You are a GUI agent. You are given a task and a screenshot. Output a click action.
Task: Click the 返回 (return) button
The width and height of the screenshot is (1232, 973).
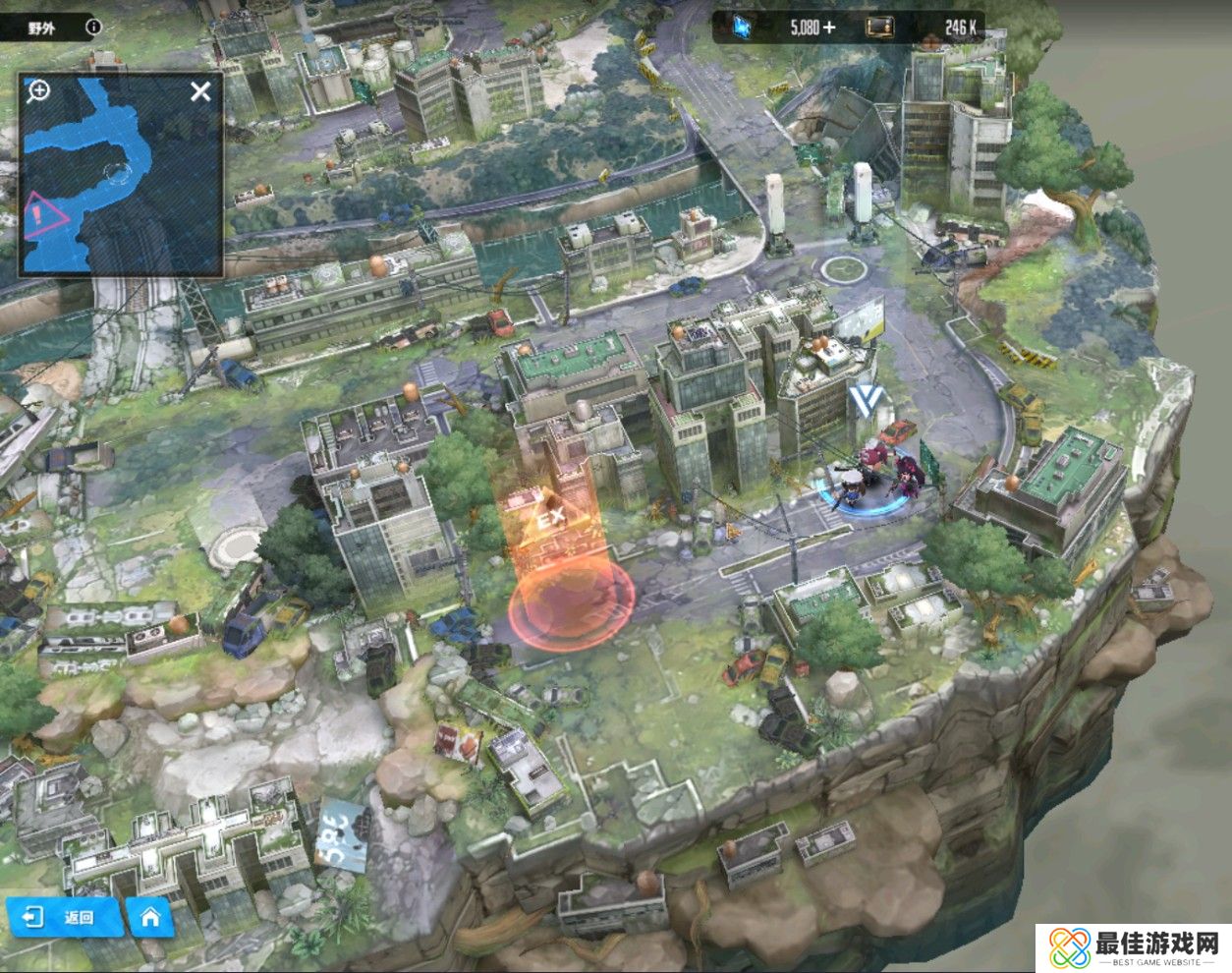tap(65, 917)
